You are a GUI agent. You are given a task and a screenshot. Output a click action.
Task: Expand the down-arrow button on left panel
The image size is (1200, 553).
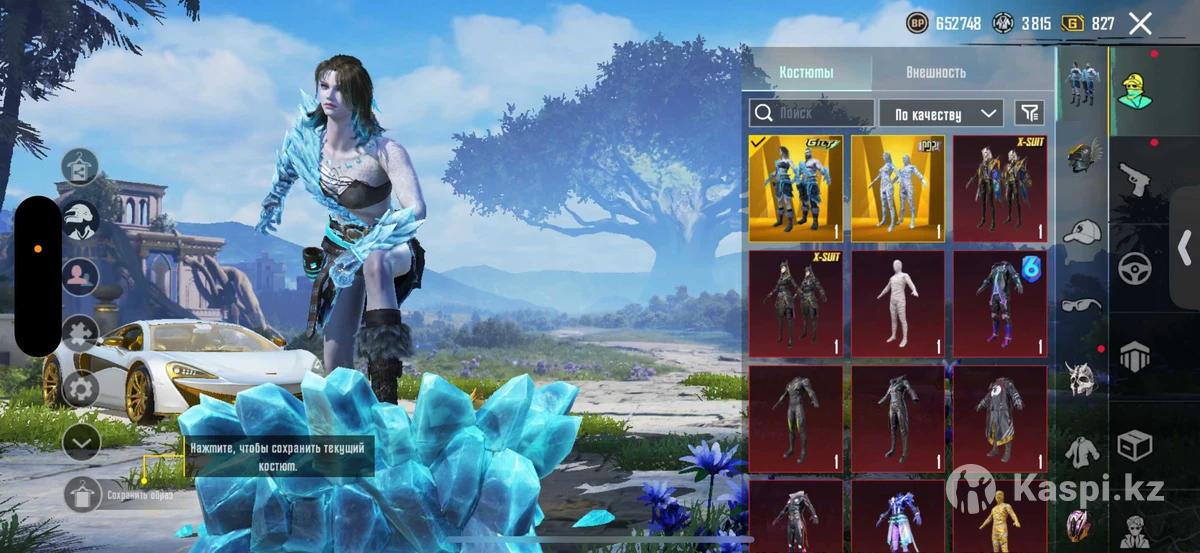[81, 441]
